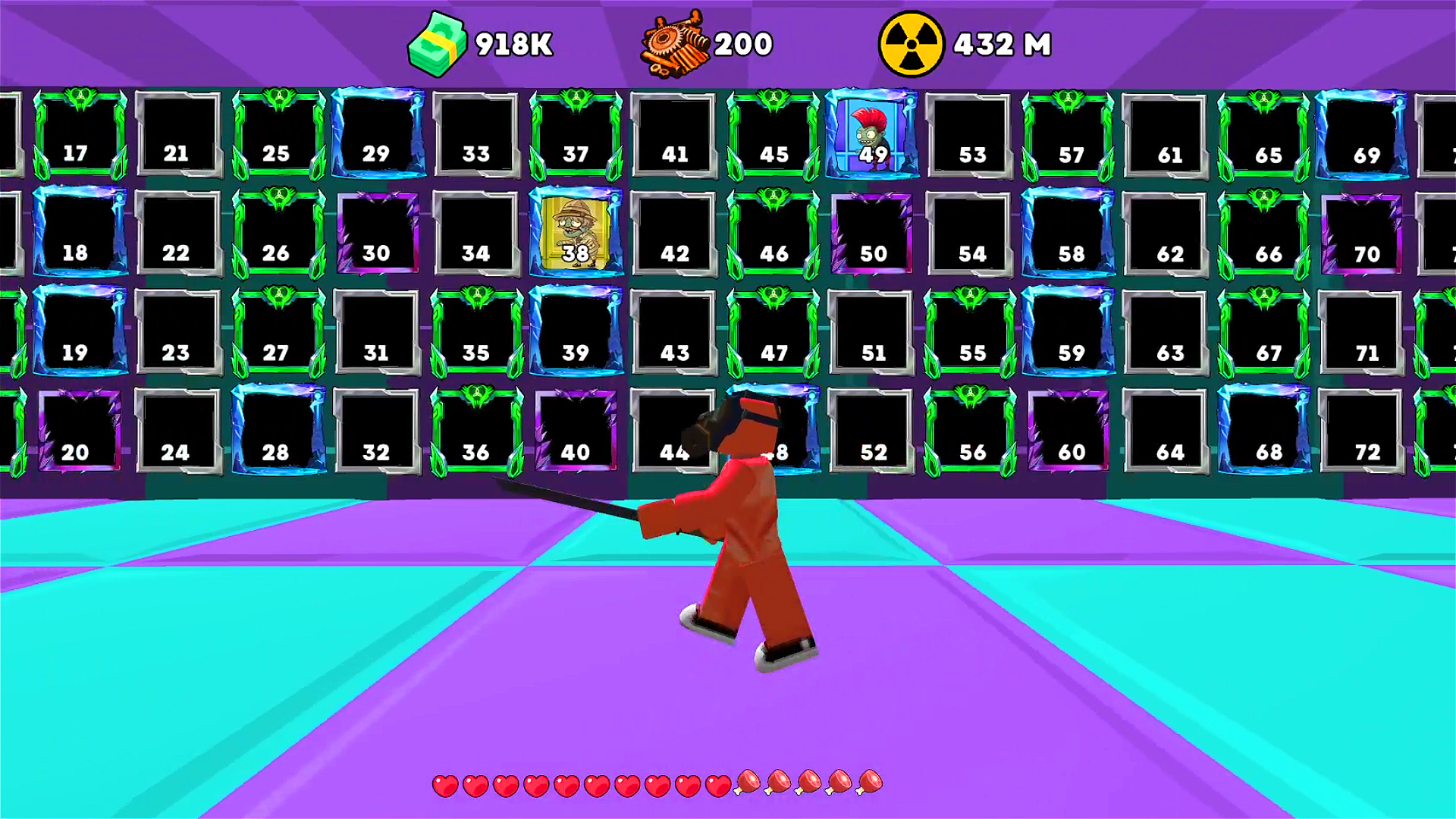Screen dimensions: 1456x819
Task: Click the punk zombie in slot 49
Action: [872, 133]
